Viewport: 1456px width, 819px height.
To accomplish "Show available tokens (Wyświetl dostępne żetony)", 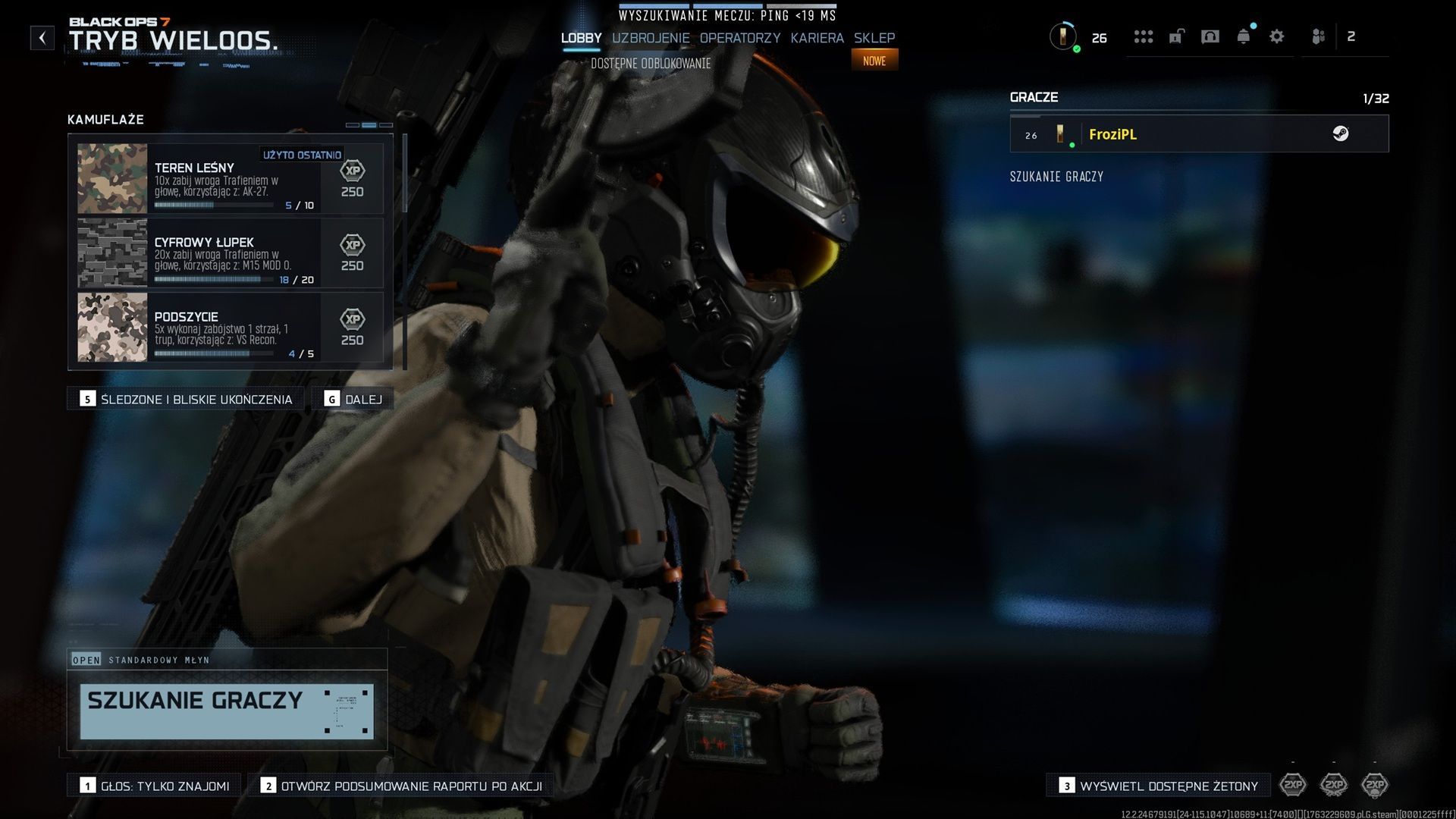I will (1159, 786).
